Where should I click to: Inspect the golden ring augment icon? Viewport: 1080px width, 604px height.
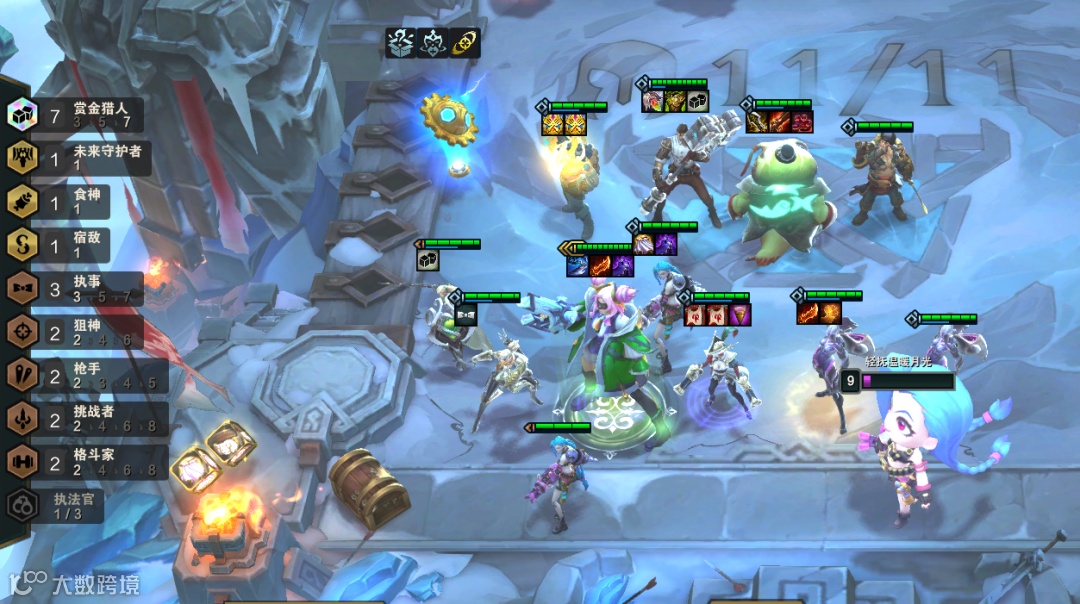pyautogui.click(x=464, y=43)
